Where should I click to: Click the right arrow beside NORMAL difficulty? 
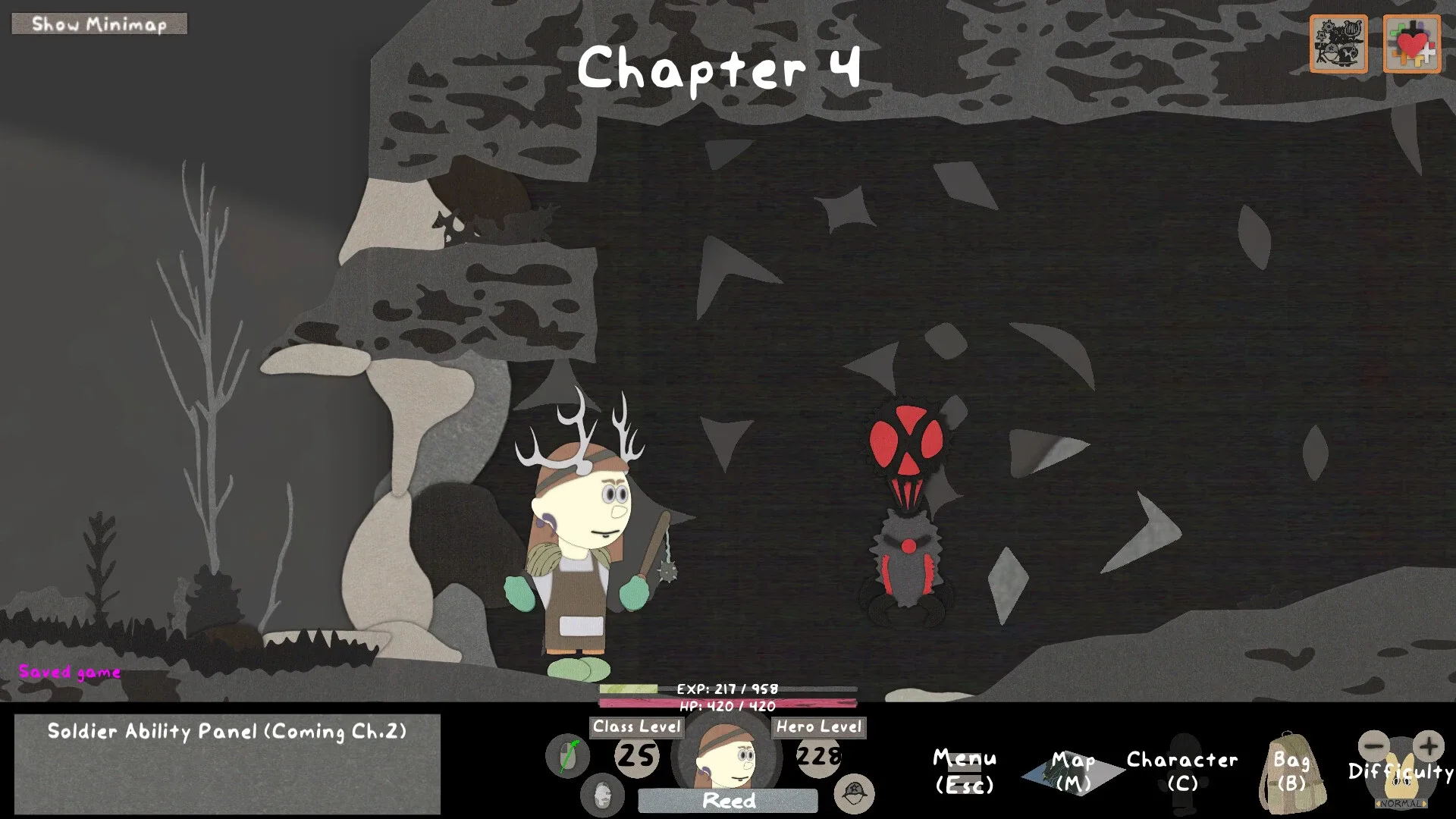(1424, 803)
